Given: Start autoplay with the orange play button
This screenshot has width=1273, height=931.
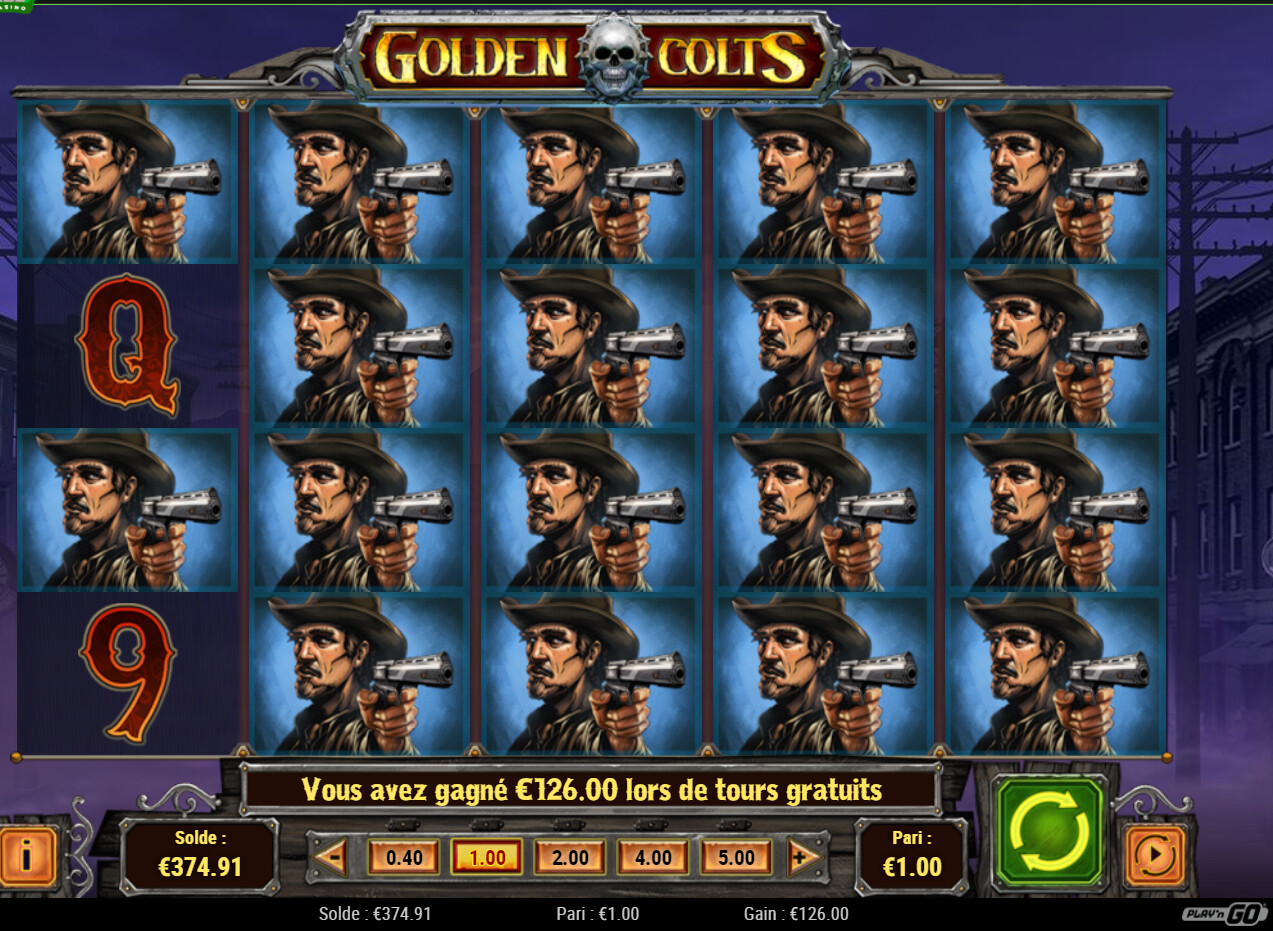Looking at the screenshot, I should tap(1155, 856).
